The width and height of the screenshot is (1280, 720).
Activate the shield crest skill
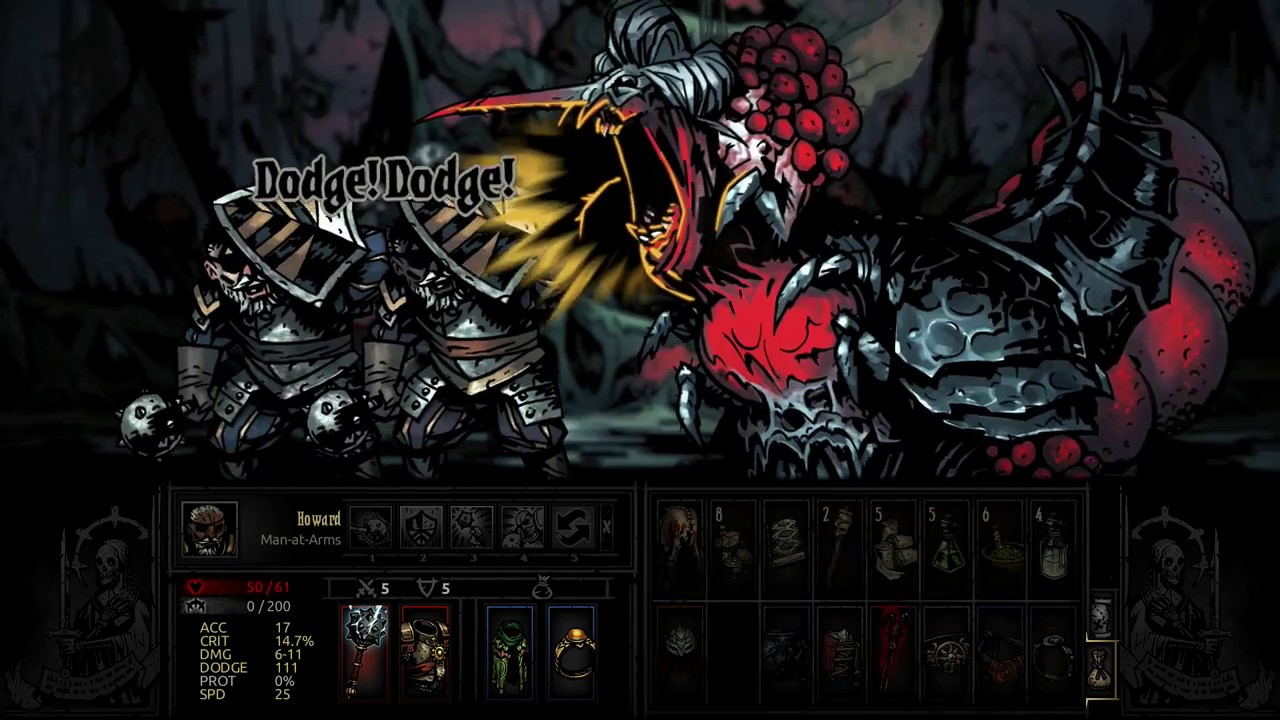[x=422, y=527]
